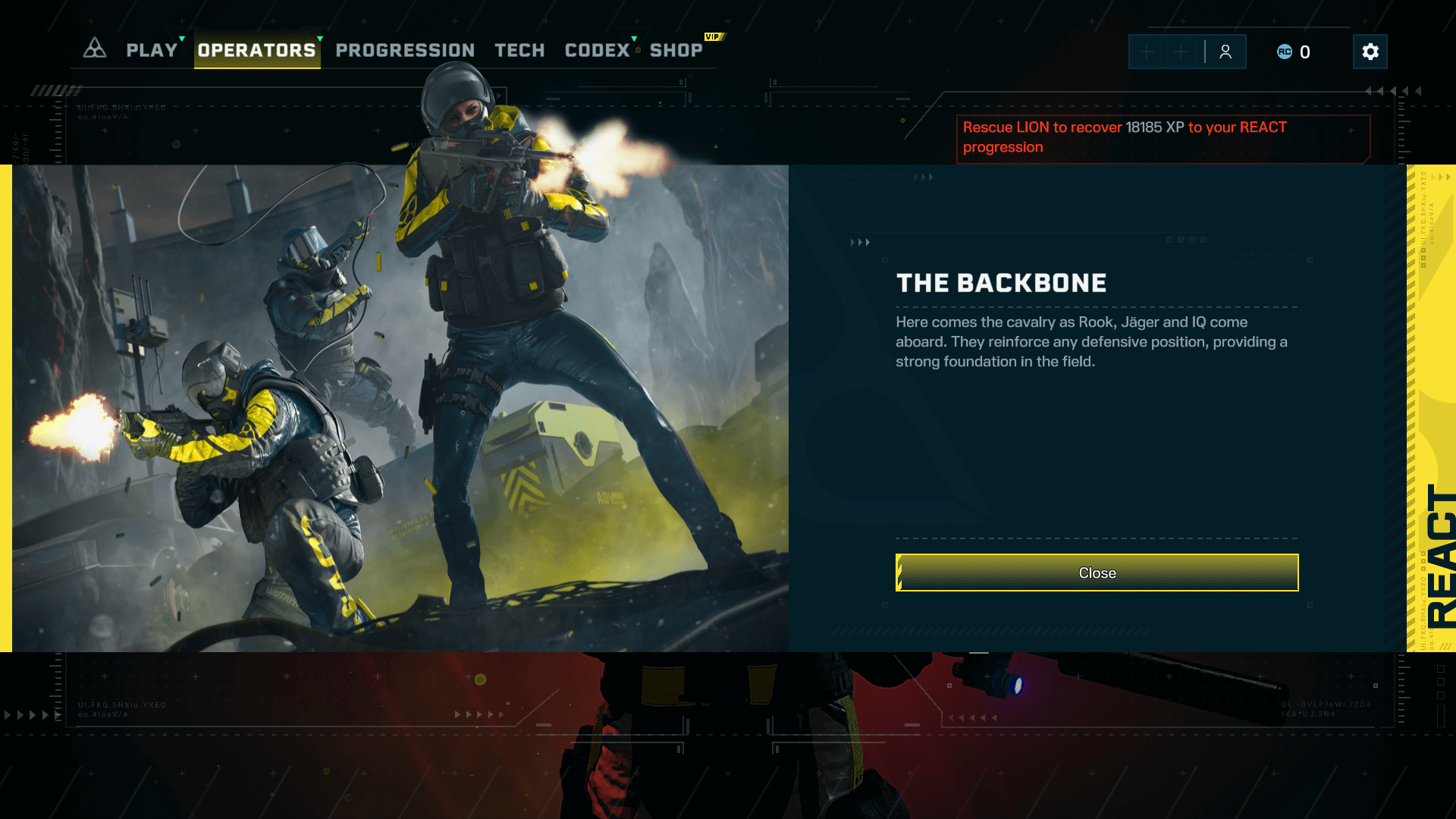The height and width of the screenshot is (819, 1456).
Task: Click the yellow REACT sidebar banner
Action: point(1432,409)
